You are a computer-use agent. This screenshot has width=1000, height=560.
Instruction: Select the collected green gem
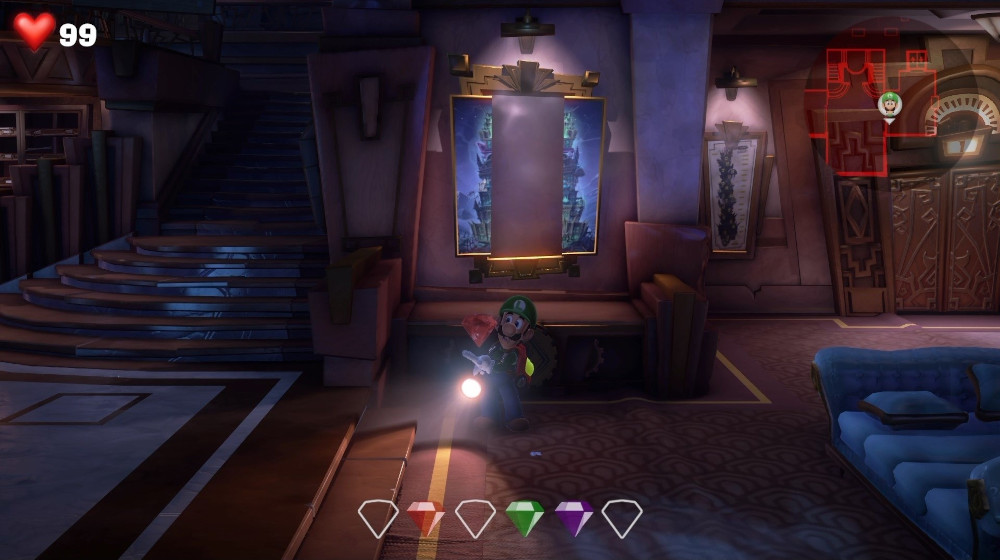(x=524, y=518)
